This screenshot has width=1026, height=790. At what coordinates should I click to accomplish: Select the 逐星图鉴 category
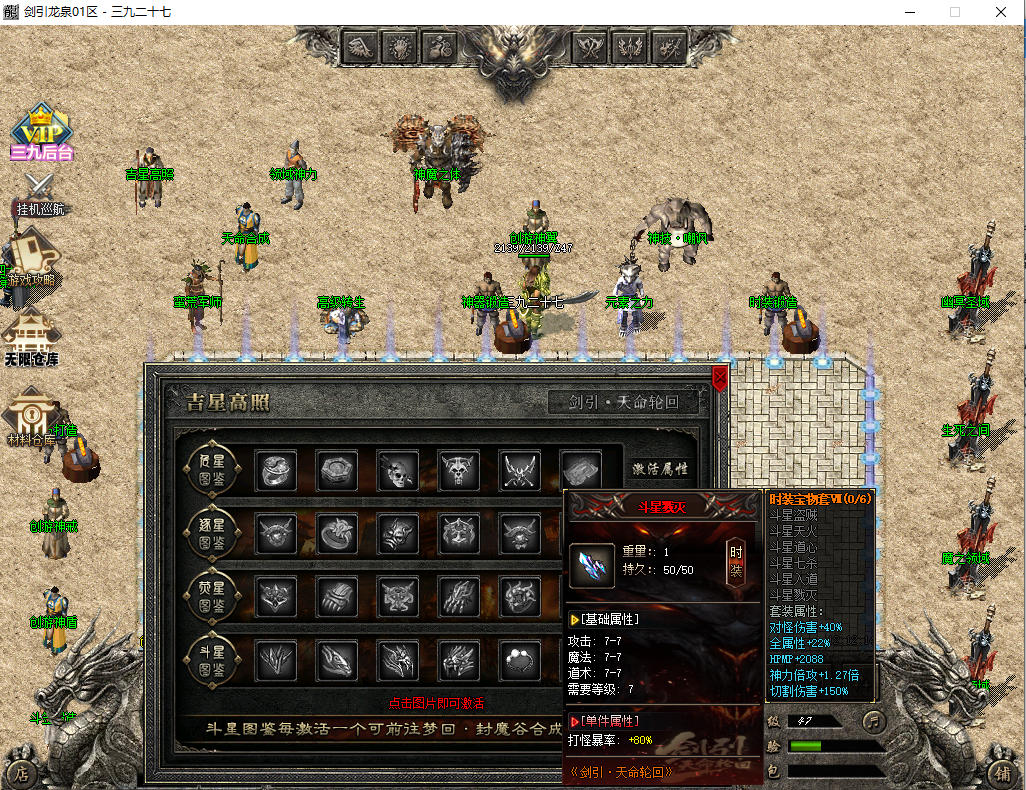tap(211, 532)
